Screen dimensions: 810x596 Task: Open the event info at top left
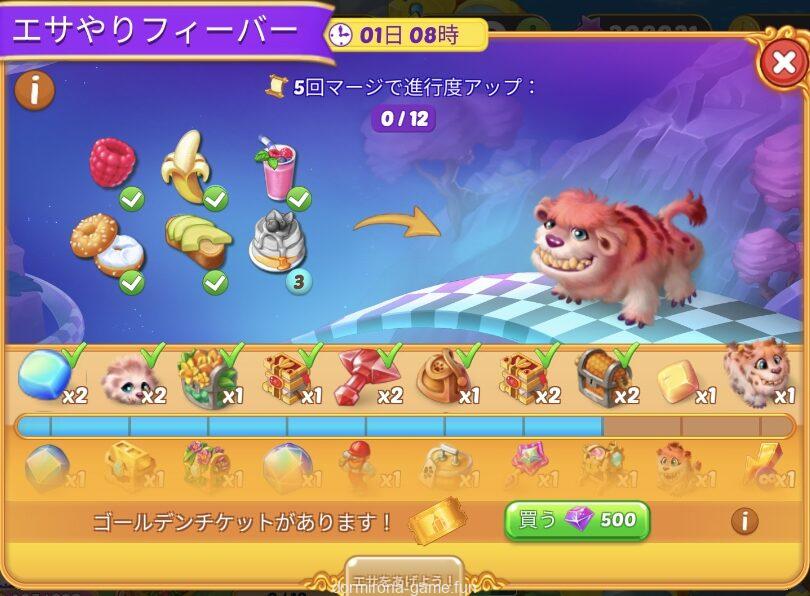tap(35, 91)
